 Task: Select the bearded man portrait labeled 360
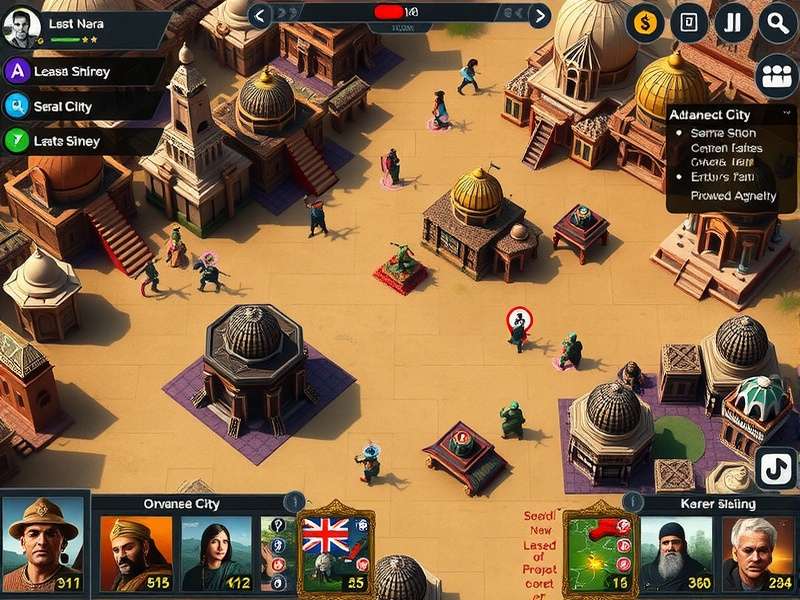pyautogui.click(x=677, y=552)
